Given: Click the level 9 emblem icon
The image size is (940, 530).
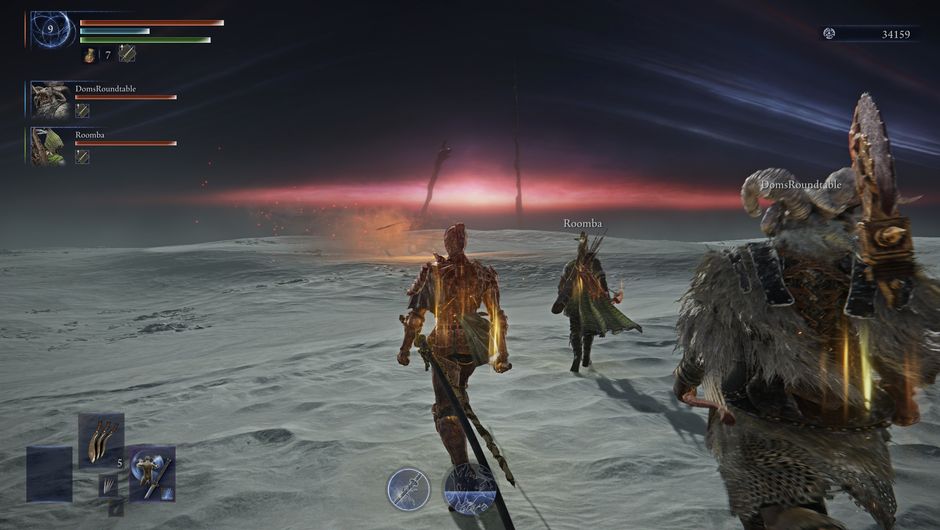Looking at the screenshot, I should coord(50,30).
